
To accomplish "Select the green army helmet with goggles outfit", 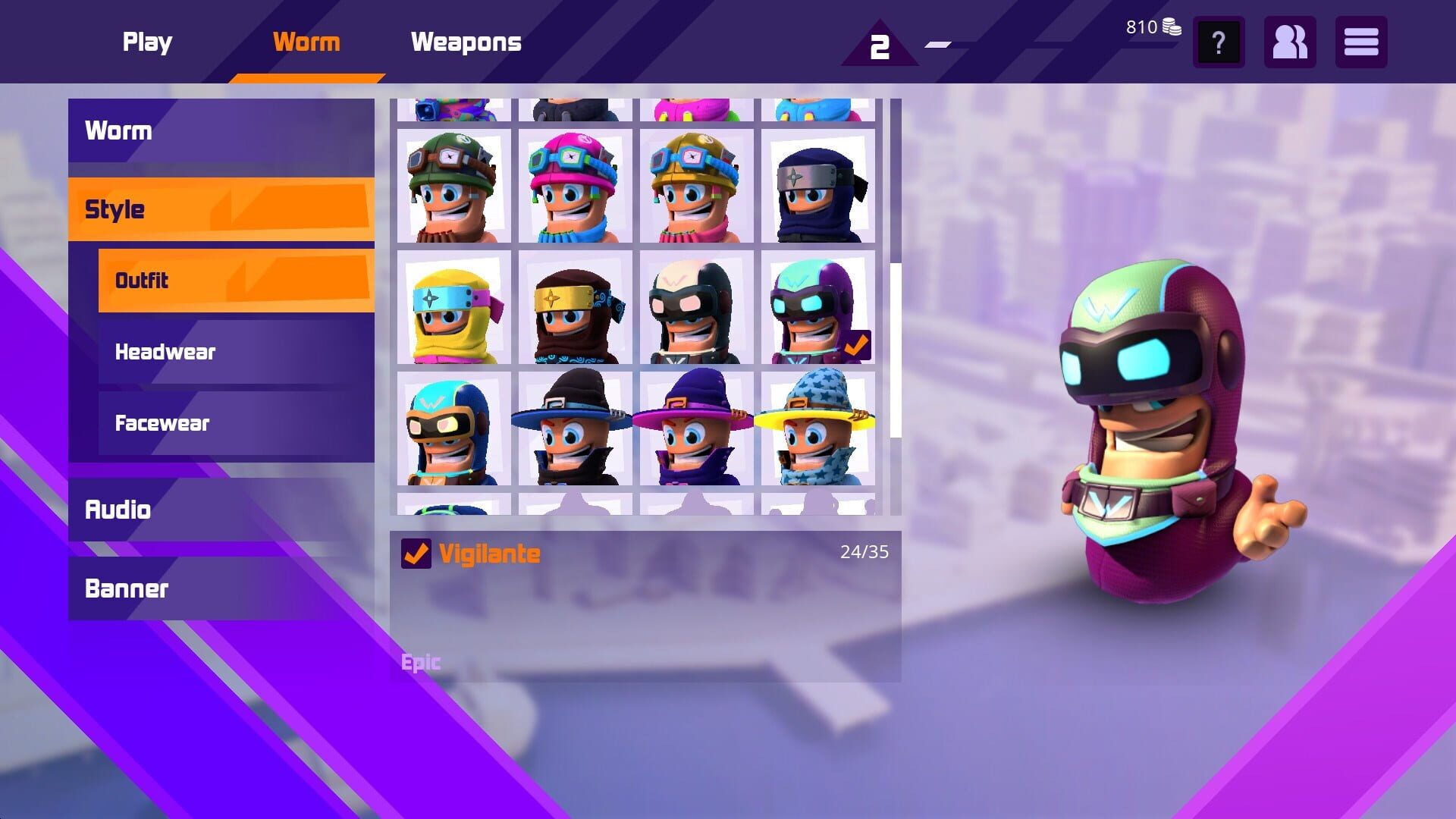I will (x=453, y=186).
